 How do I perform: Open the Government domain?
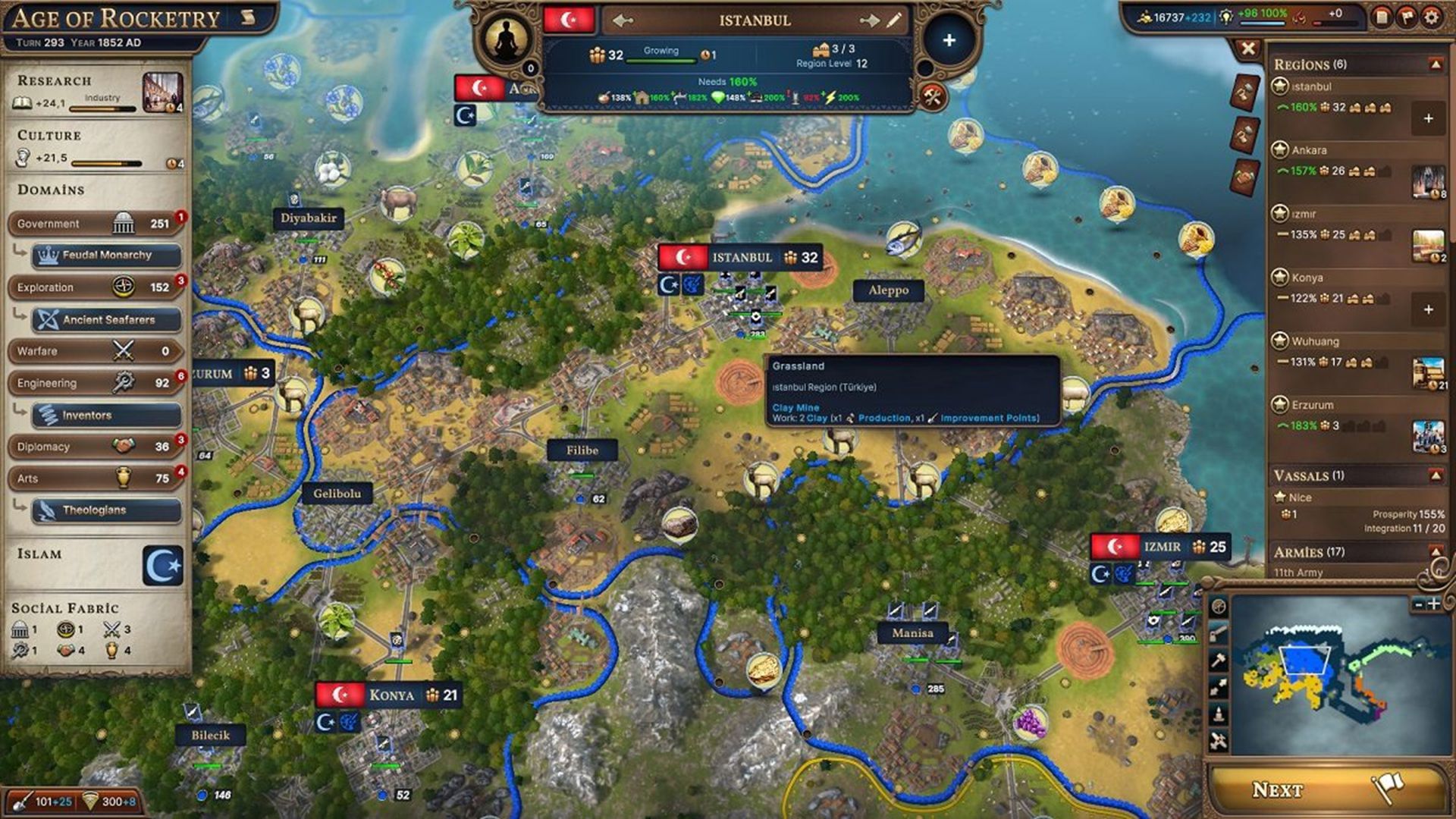click(x=95, y=224)
